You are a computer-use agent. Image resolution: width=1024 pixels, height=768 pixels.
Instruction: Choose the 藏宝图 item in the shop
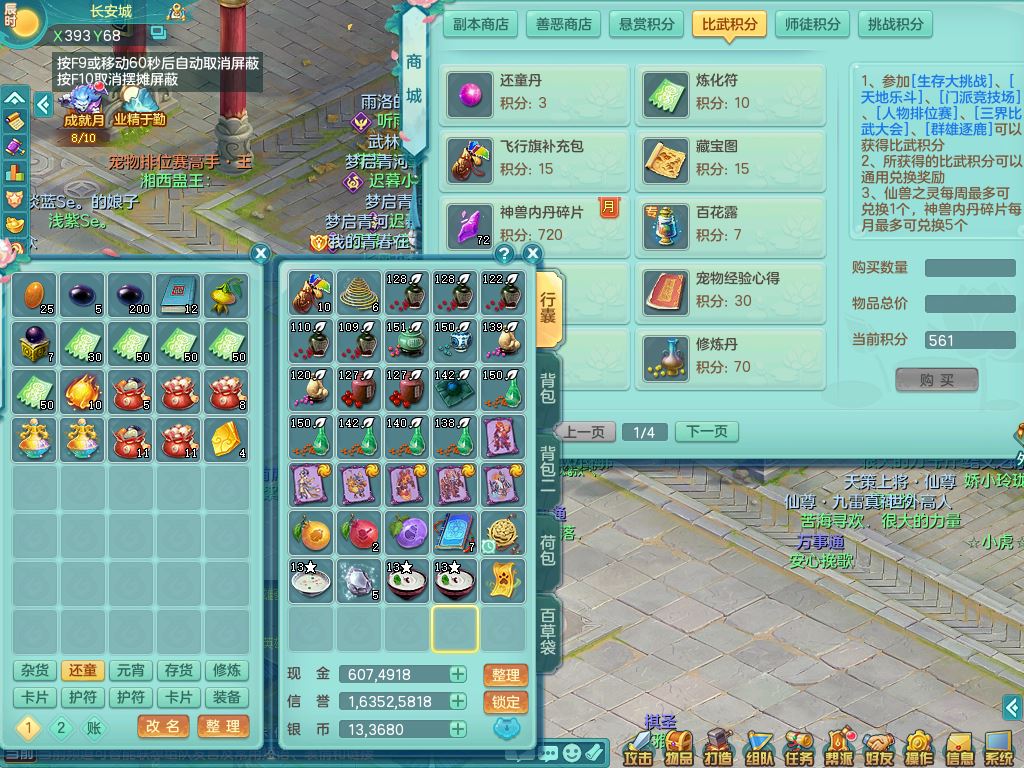[731, 158]
